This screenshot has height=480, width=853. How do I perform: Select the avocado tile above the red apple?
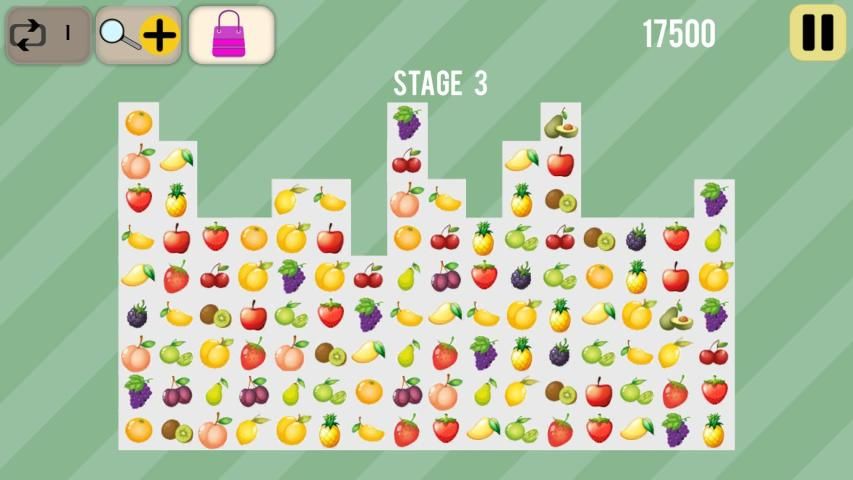(560, 124)
